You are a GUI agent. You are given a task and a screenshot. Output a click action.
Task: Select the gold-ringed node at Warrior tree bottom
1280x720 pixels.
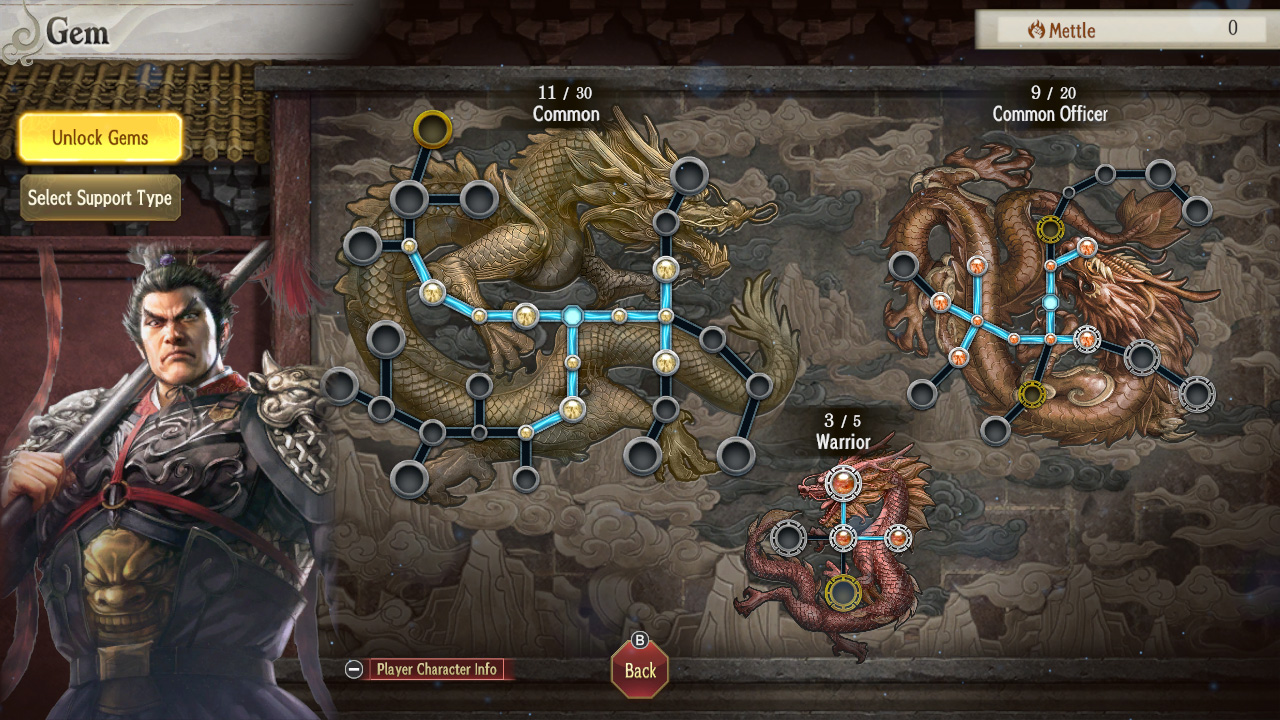click(843, 592)
